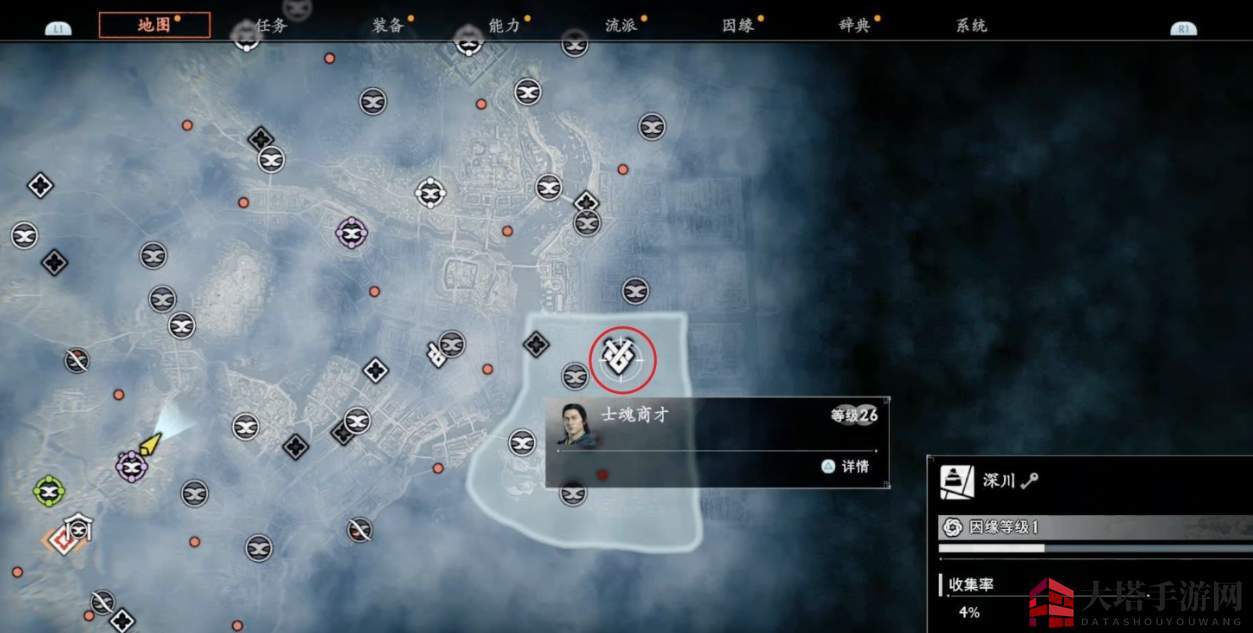This screenshot has width=1253, height=633.
Task: Open the 任务 missions tab
Action: click(x=271, y=26)
